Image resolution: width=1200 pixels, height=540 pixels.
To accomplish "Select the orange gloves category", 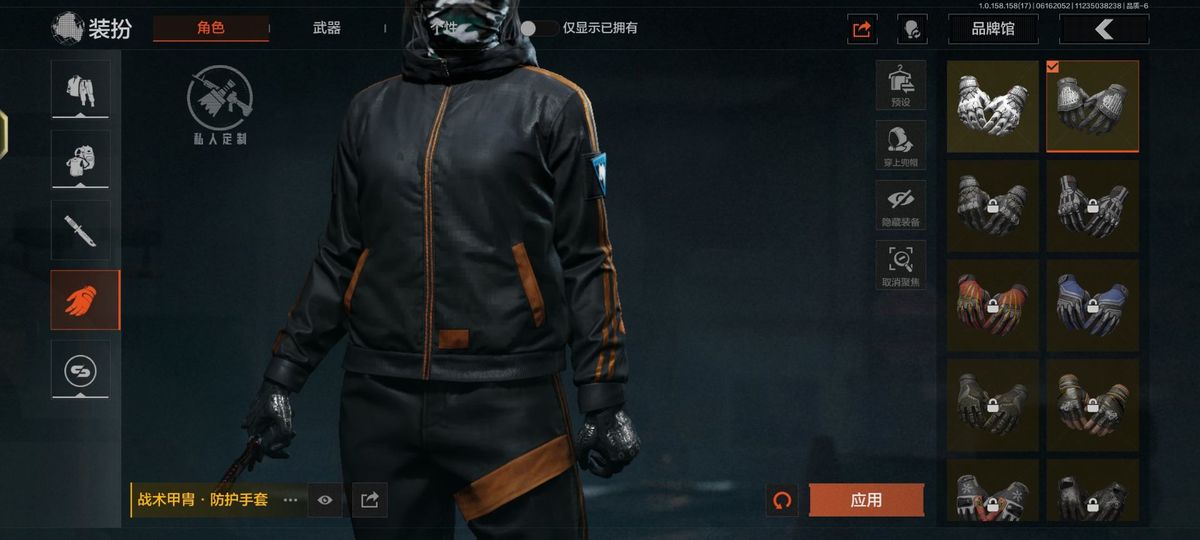I will coord(81,300).
